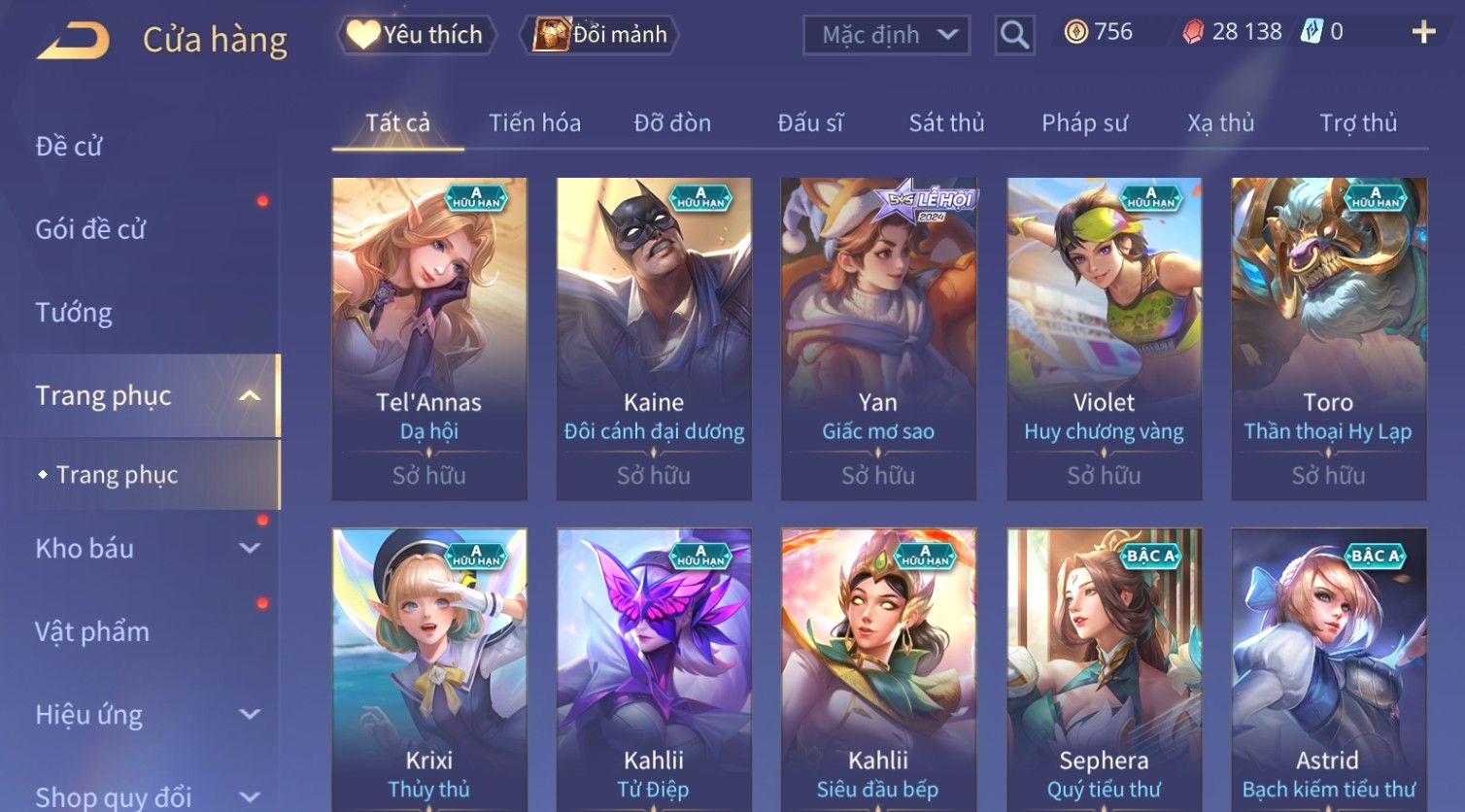Go back using the gold arrow
This screenshot has height=812, width=1465.
pyautogui.click(x=74, y=40)
